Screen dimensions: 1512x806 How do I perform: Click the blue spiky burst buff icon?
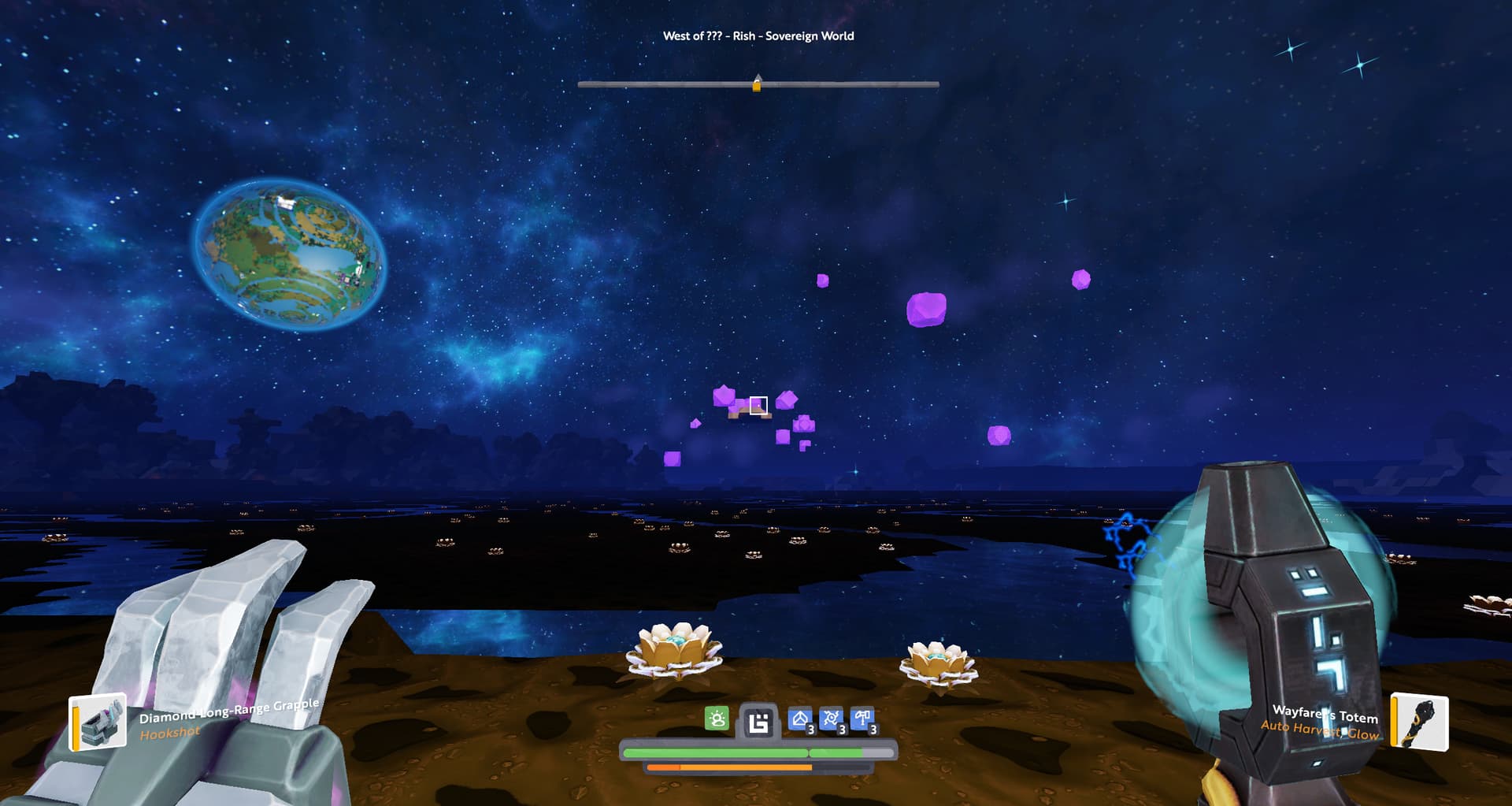pyautogui.click(x=832, y=719)
